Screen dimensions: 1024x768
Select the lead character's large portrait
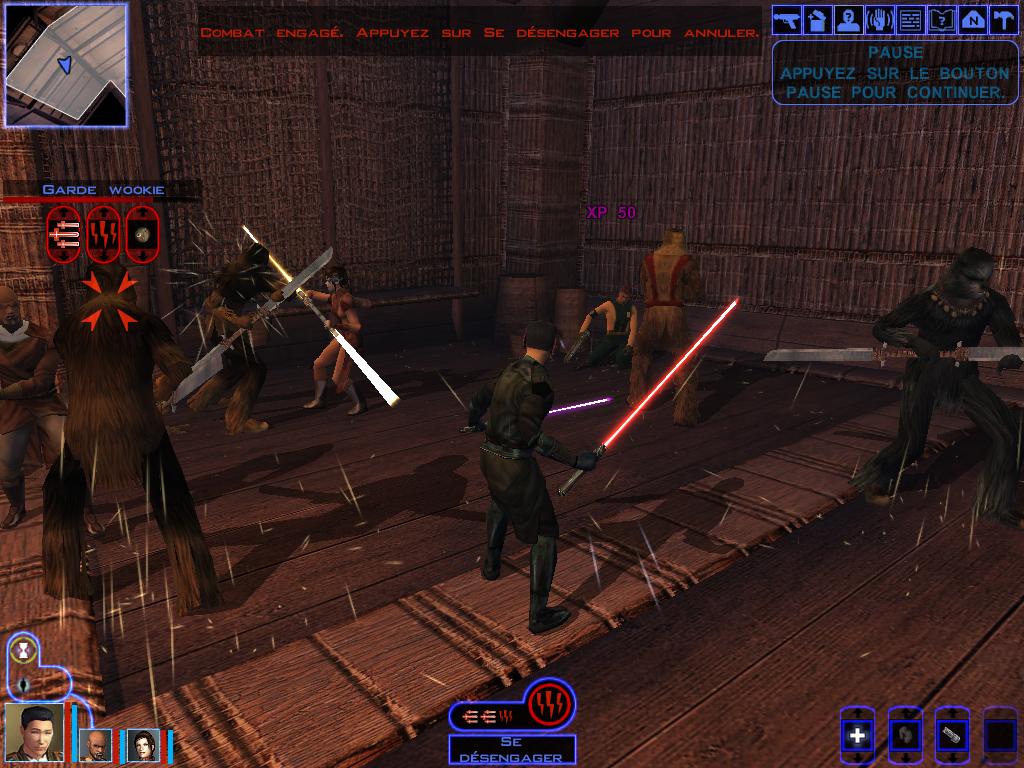coord(34,732)
